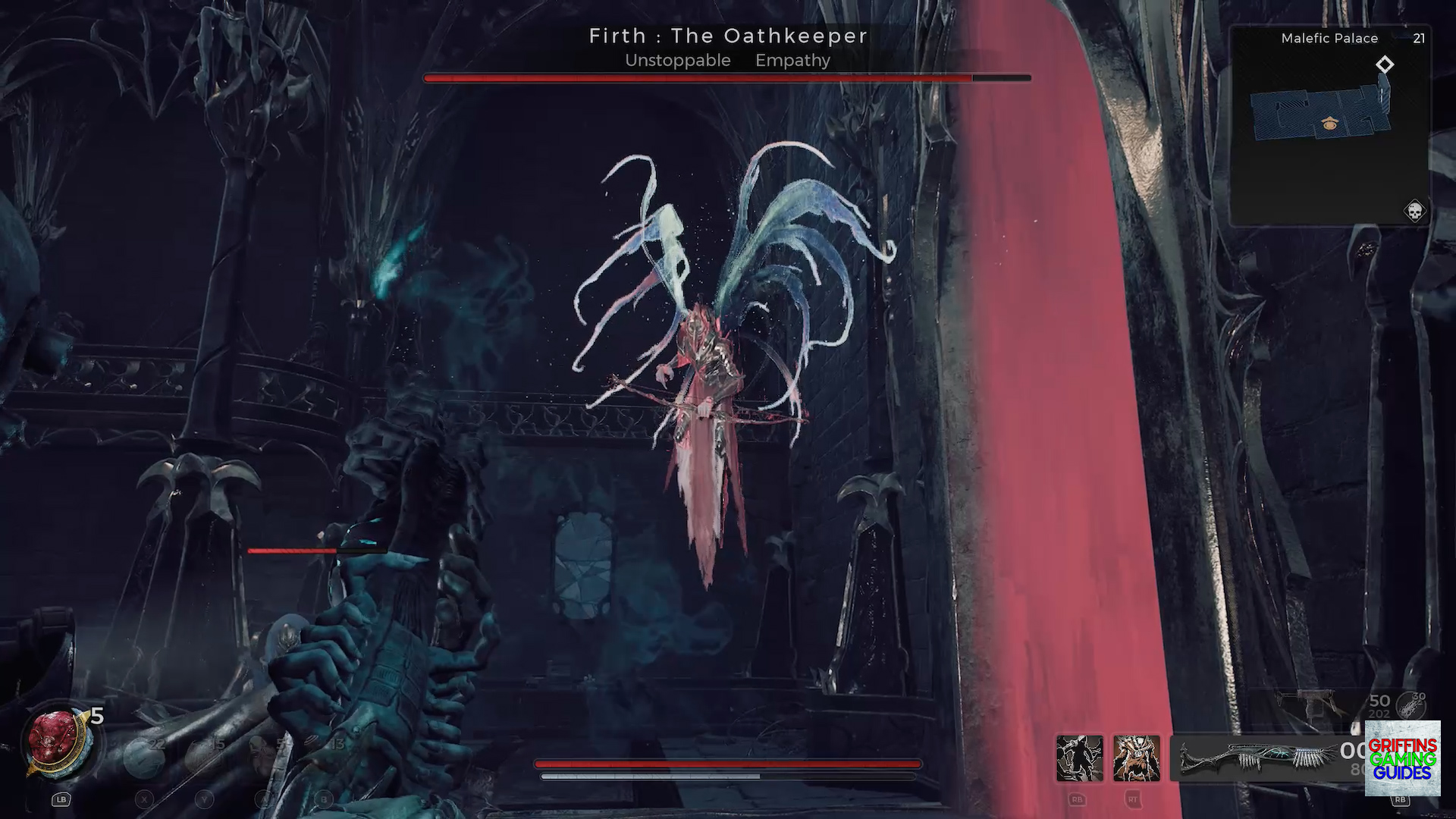Select the Unstoppable boss modifier label
This screenshot has width=1456, height=819.
677,61
